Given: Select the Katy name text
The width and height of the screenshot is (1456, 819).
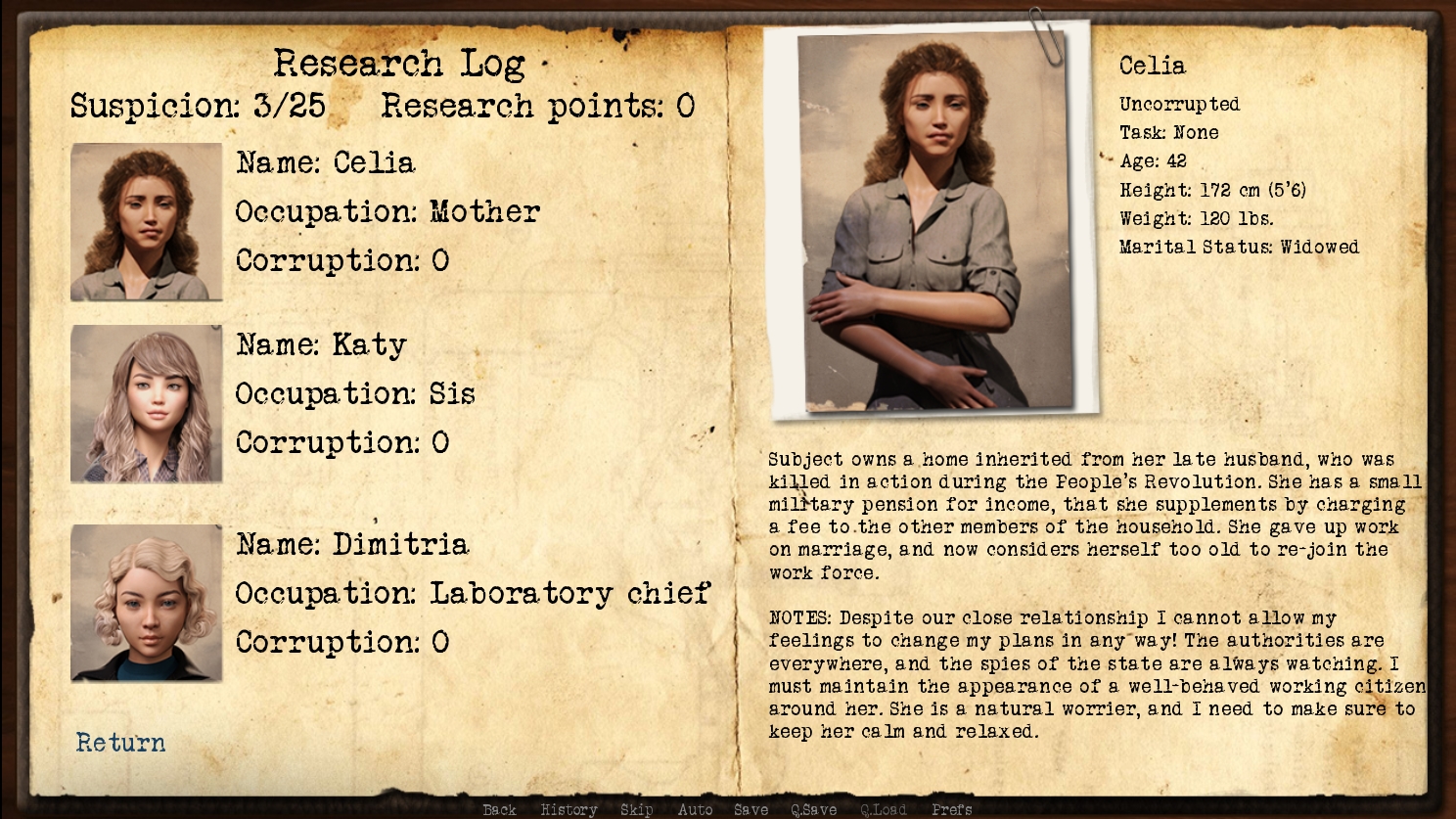Looking at the screenshot, I should 320,344.
